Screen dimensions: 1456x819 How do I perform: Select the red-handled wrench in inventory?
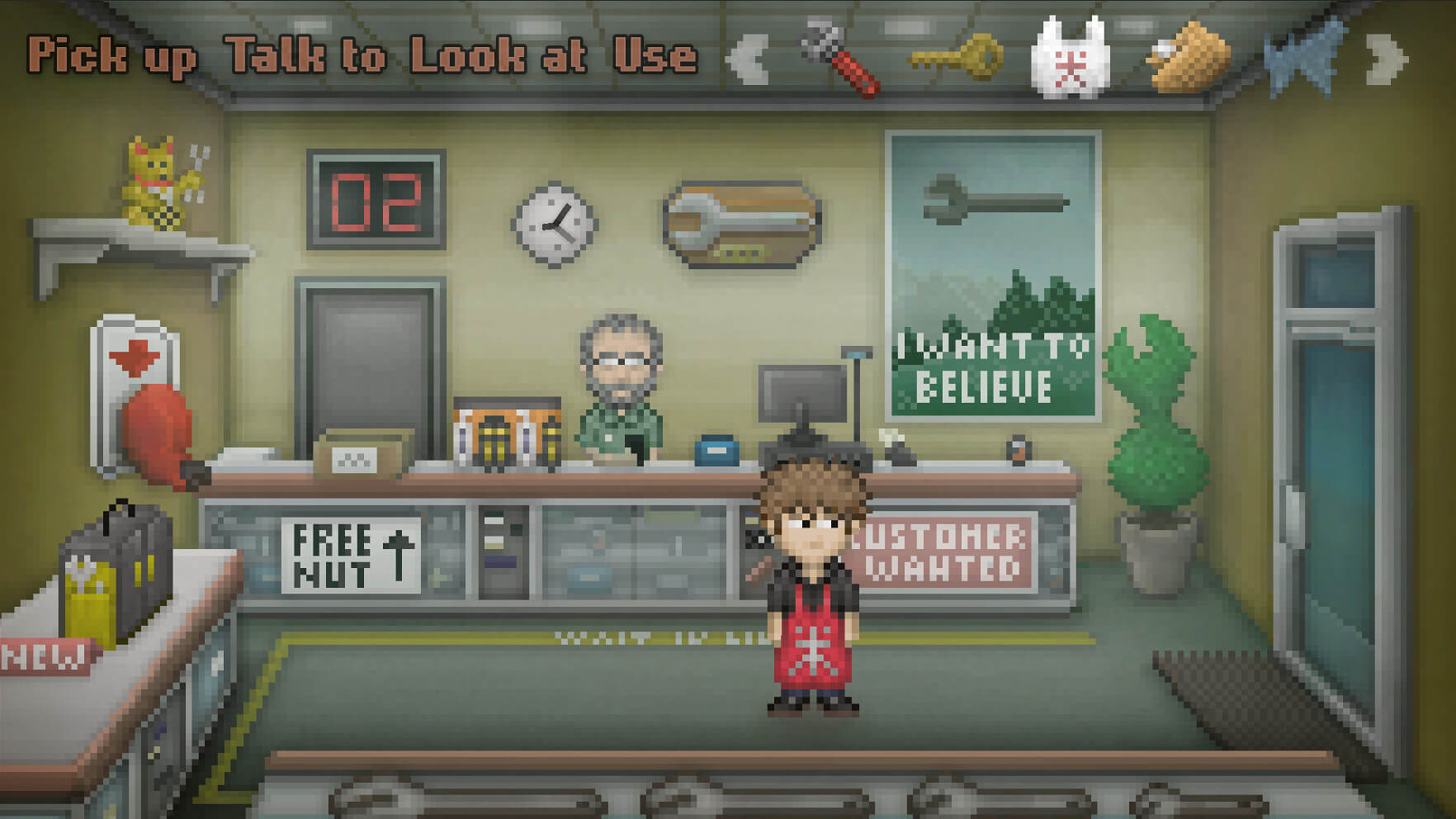(840, 58)
